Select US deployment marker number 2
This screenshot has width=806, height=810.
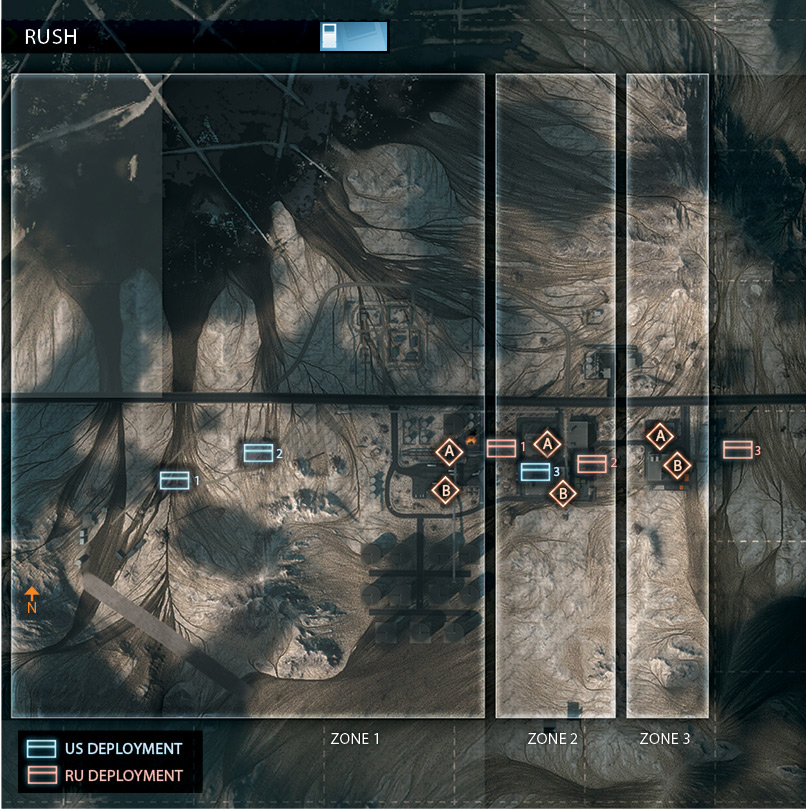click(x=259, y=453)
